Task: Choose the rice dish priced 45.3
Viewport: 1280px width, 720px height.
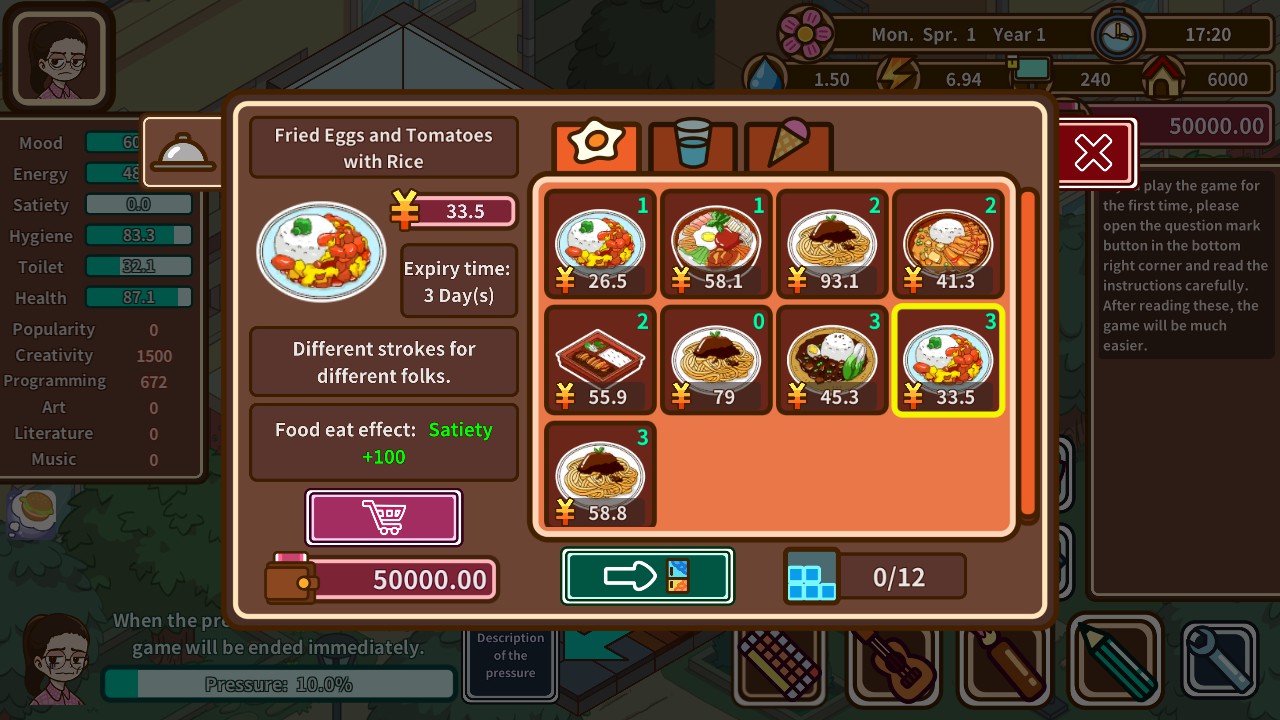Action: click(x=832, y=360)
